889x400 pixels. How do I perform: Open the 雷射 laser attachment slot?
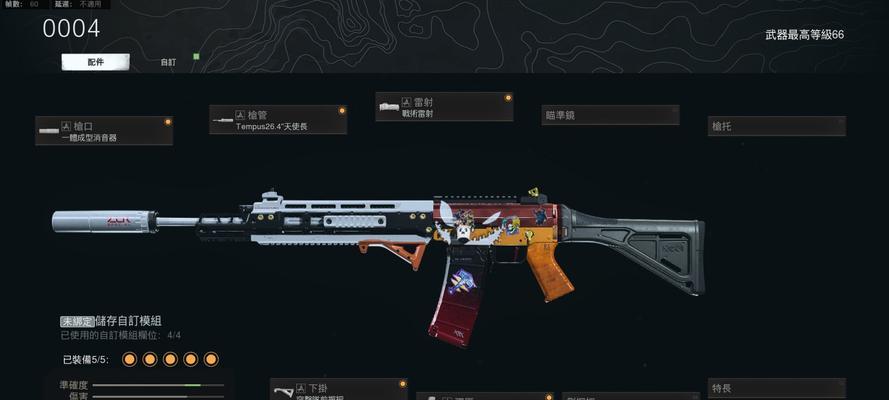point(444,107)
